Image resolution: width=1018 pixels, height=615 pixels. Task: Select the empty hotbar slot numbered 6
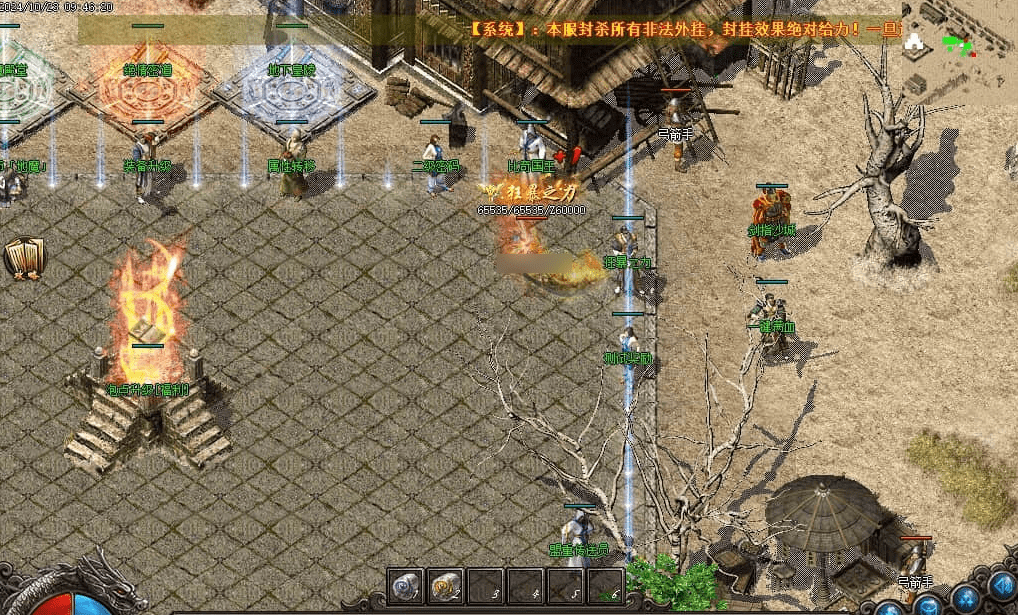click(606, 586)
